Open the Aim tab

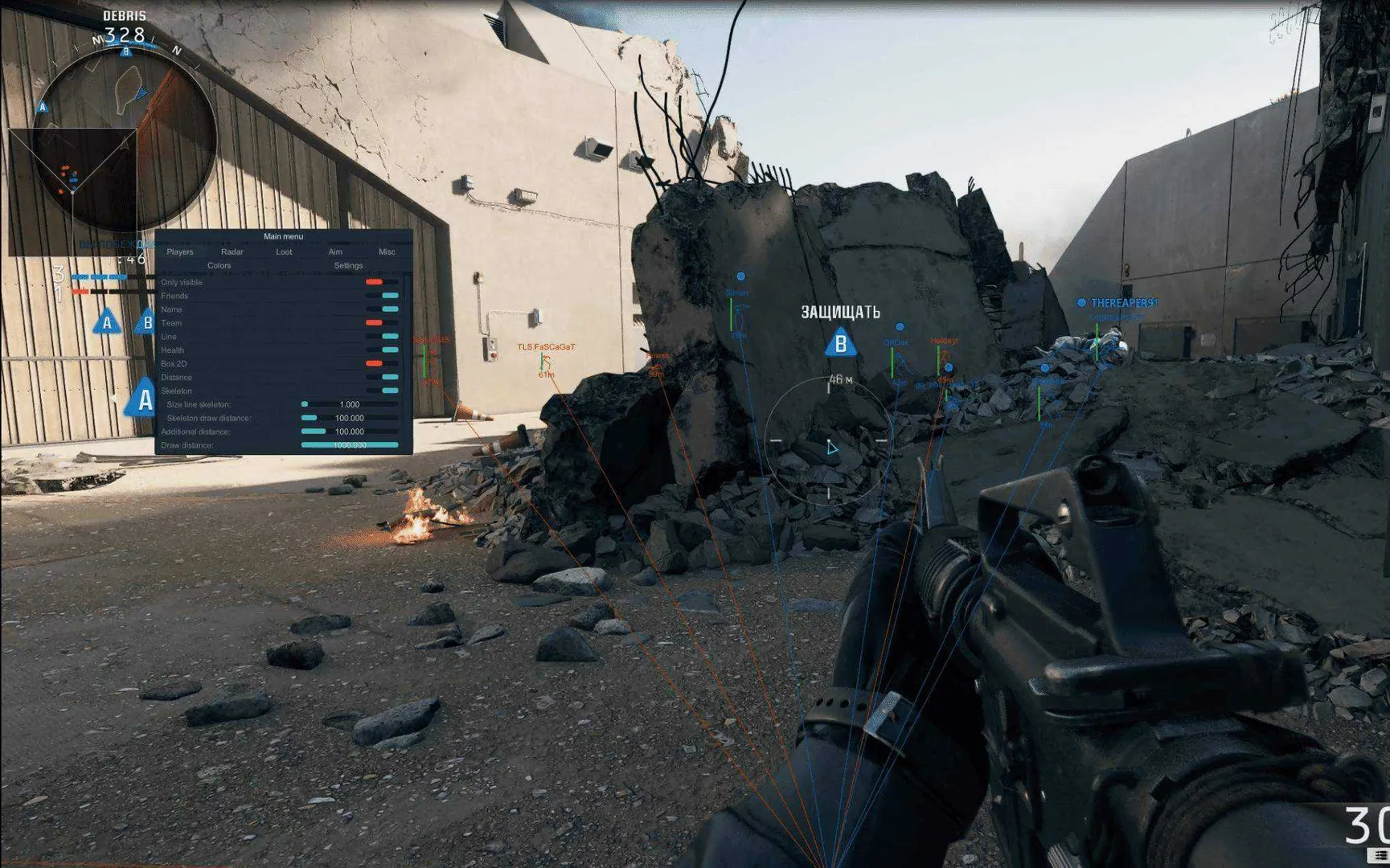(x=334, y=252)
